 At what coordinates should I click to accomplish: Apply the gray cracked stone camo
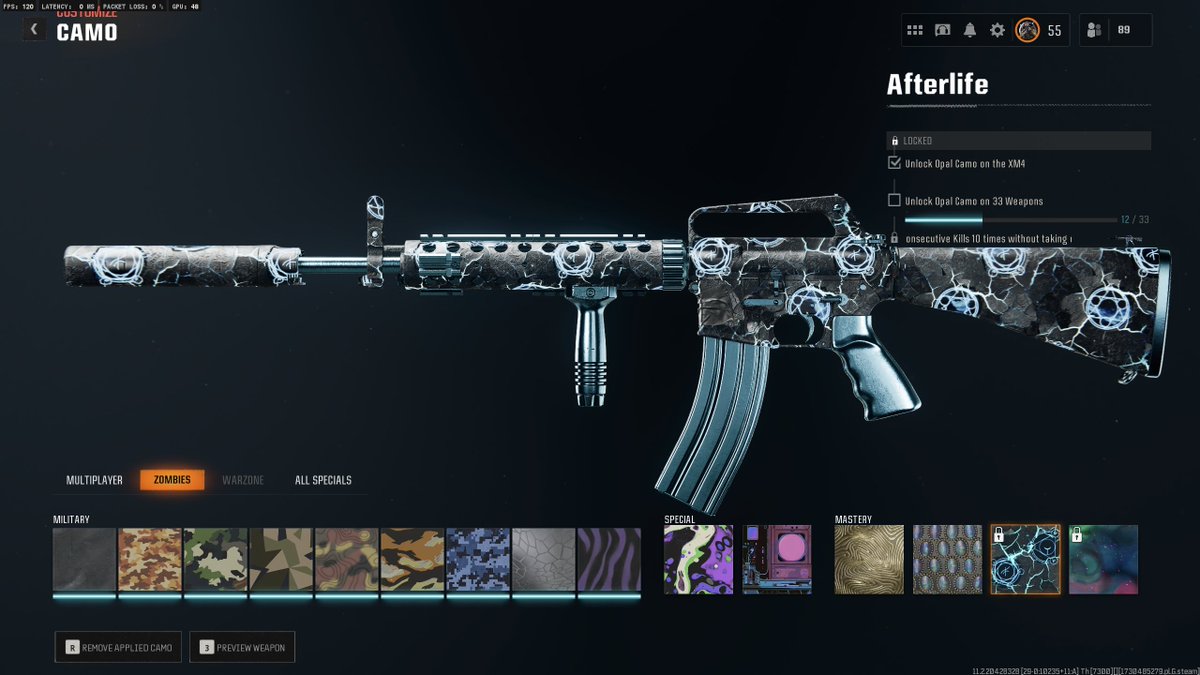[x=543, y=559]
